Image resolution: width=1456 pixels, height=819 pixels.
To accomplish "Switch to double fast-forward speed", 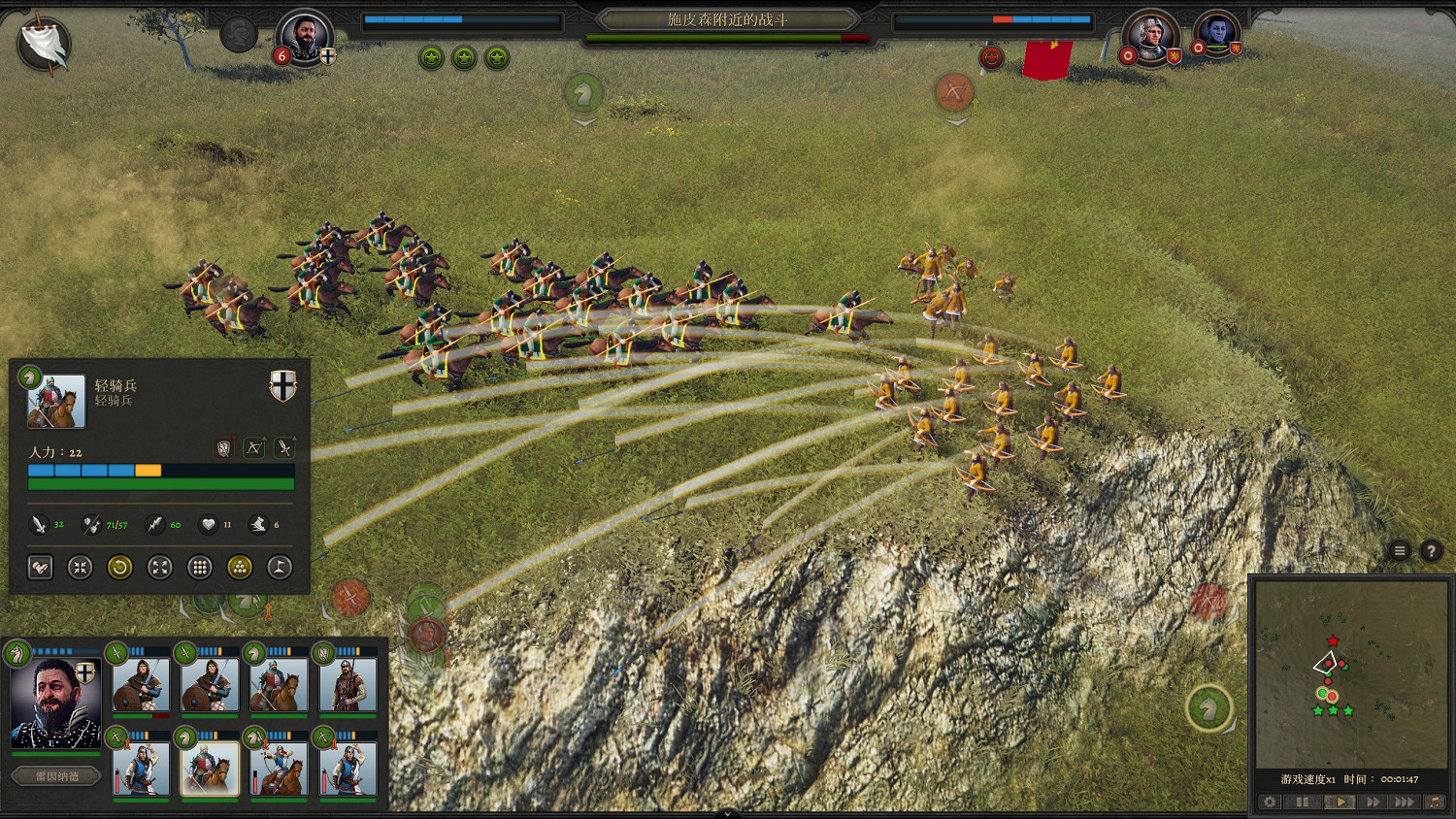I will pos(1373,803).
